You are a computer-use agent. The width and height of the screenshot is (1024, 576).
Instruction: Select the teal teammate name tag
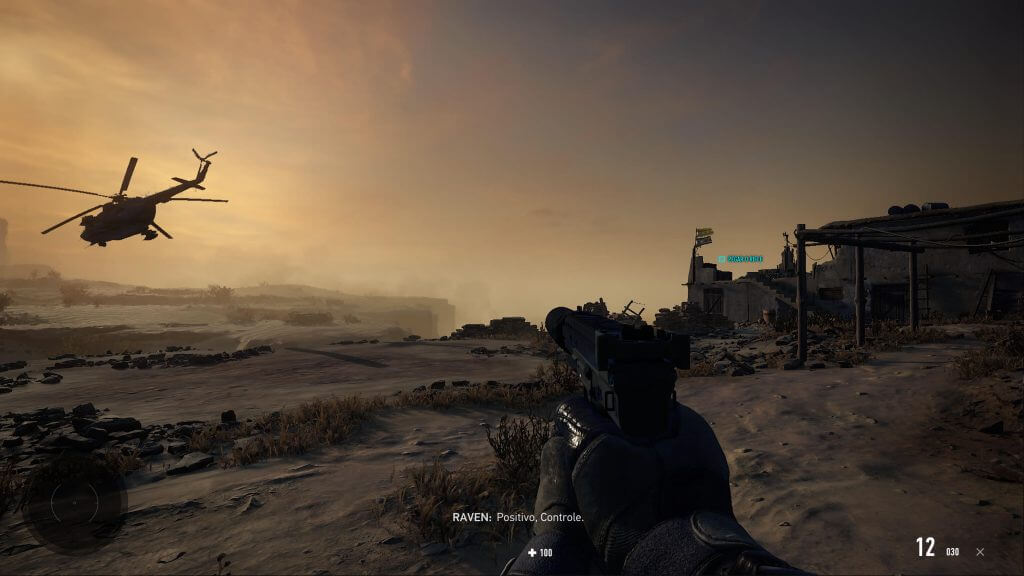point(740,259)
